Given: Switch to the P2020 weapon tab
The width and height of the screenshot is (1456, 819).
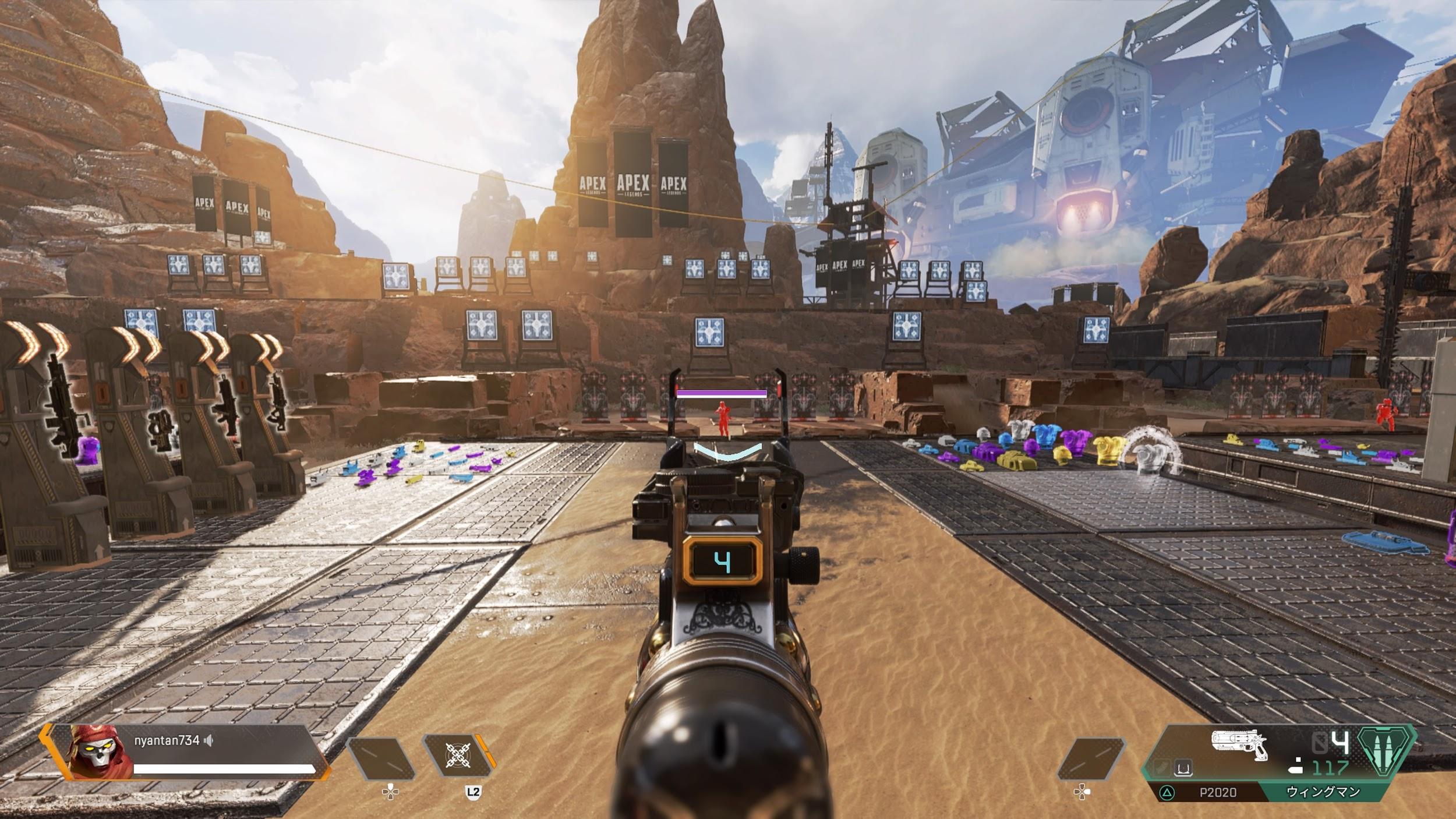Looking at the screenshot, I should [x=1217, y=792].
